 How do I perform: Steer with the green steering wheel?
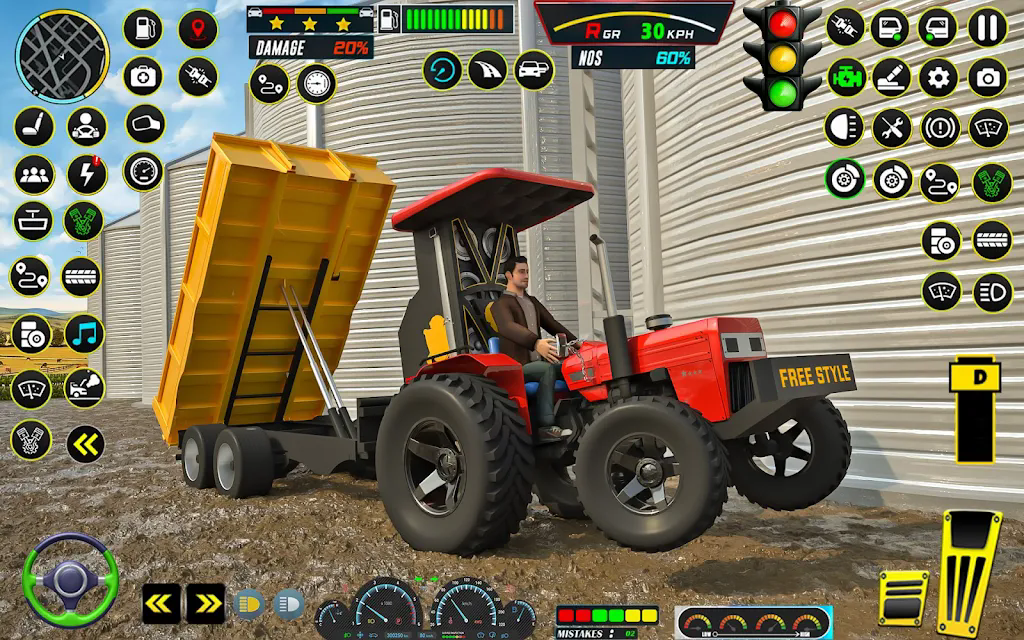pos(70,579)
